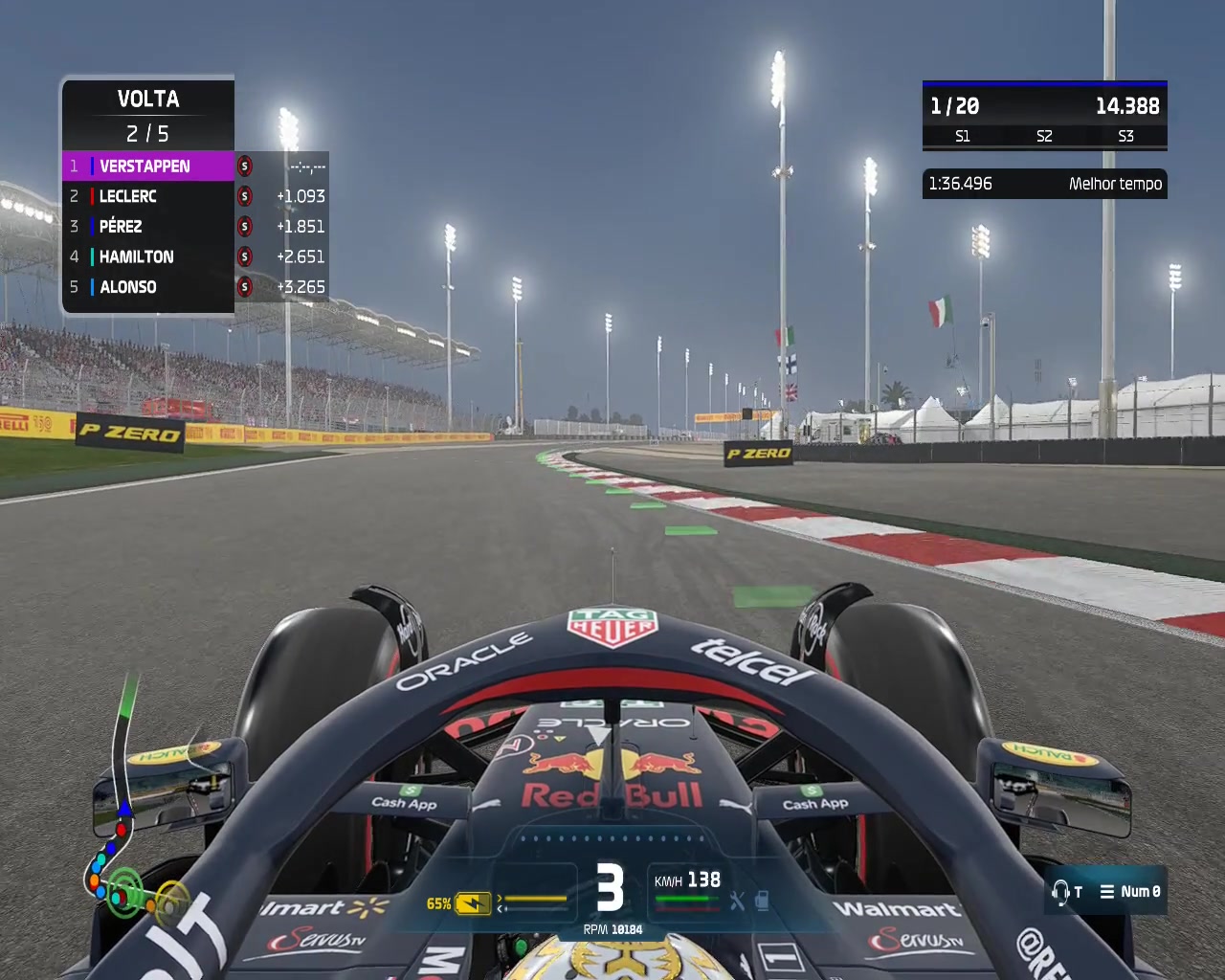The image size is (1225, 980).
Task: Click the headset radio icon near Num 0
Action: pos(1062,891)
